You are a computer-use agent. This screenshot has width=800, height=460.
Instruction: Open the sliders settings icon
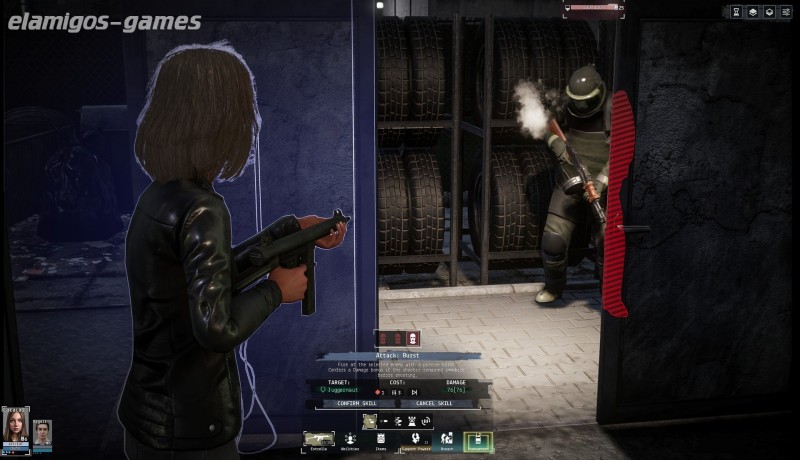784,12
